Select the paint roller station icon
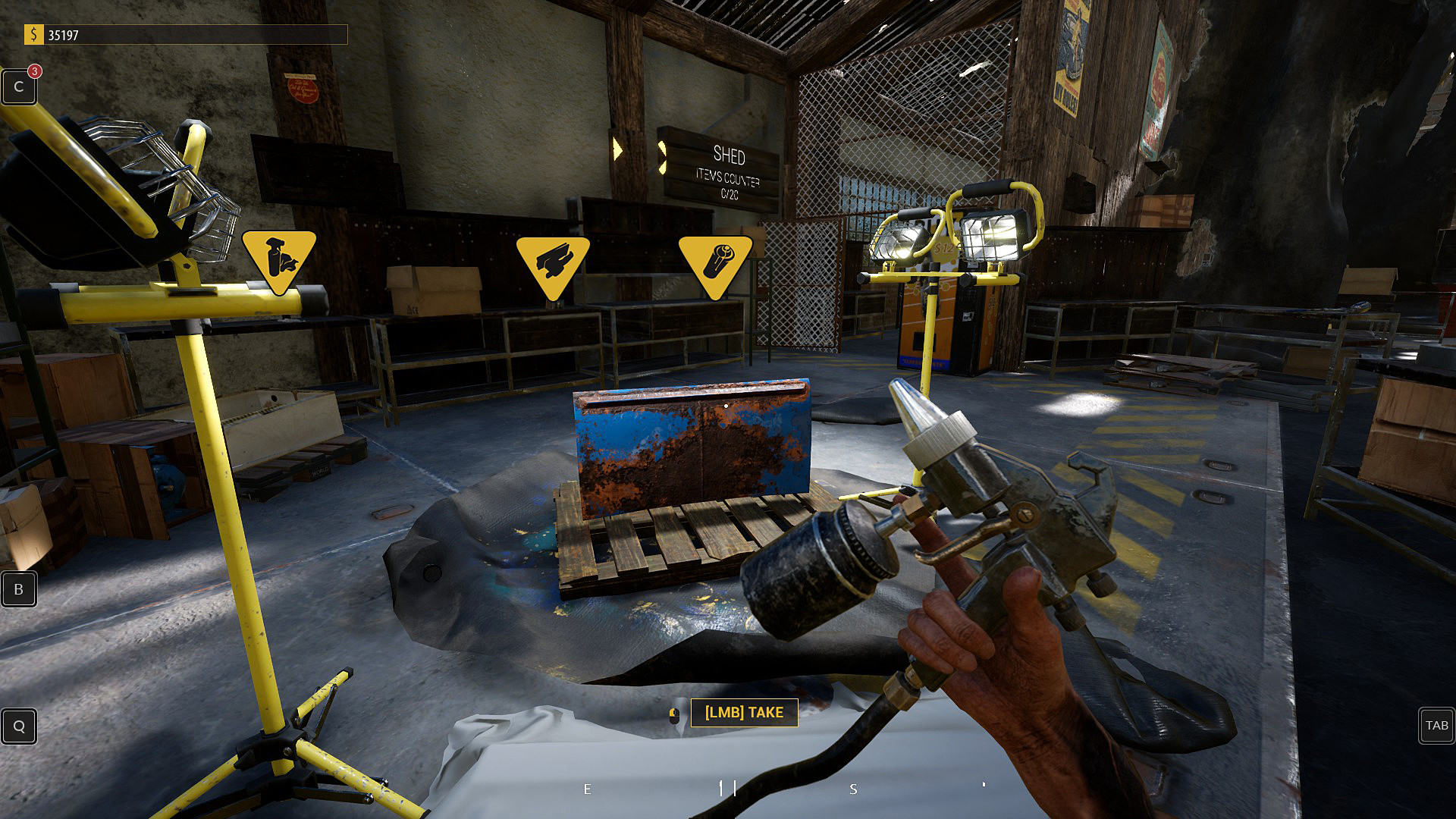Viewport: 1456px width, 819px height. (x=716, y=263)
